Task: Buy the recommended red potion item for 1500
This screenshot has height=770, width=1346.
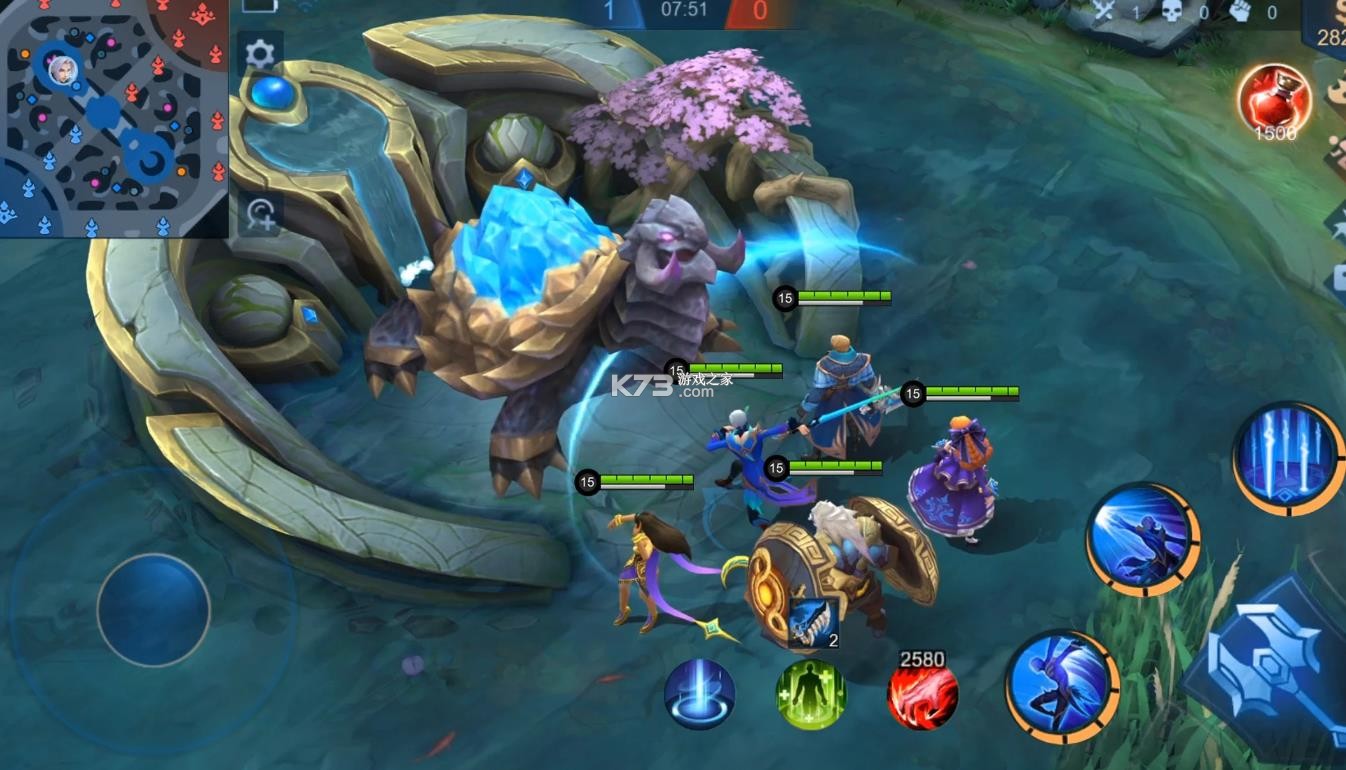Action: (x=1274, y=100)
